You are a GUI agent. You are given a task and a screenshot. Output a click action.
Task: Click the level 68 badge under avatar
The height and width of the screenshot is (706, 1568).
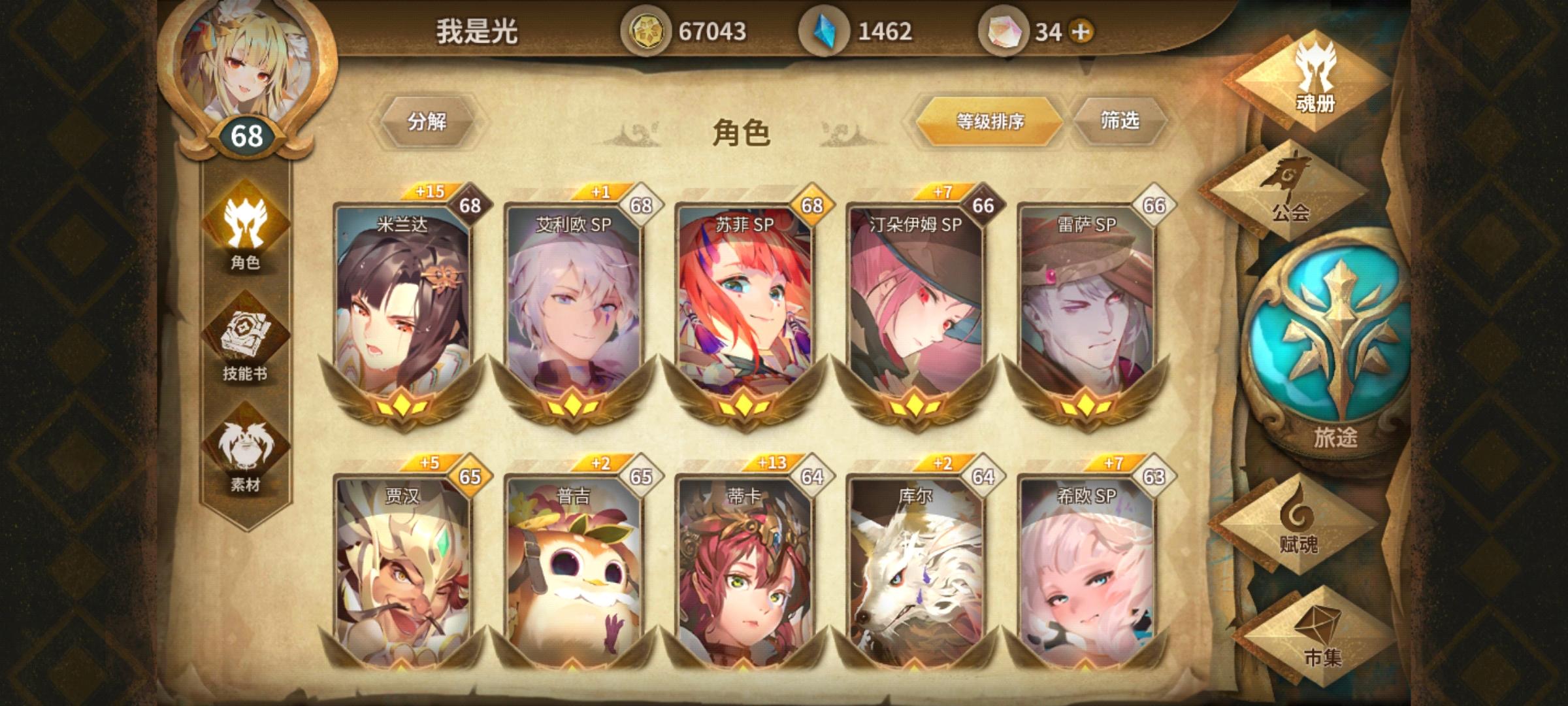(247, 135)
